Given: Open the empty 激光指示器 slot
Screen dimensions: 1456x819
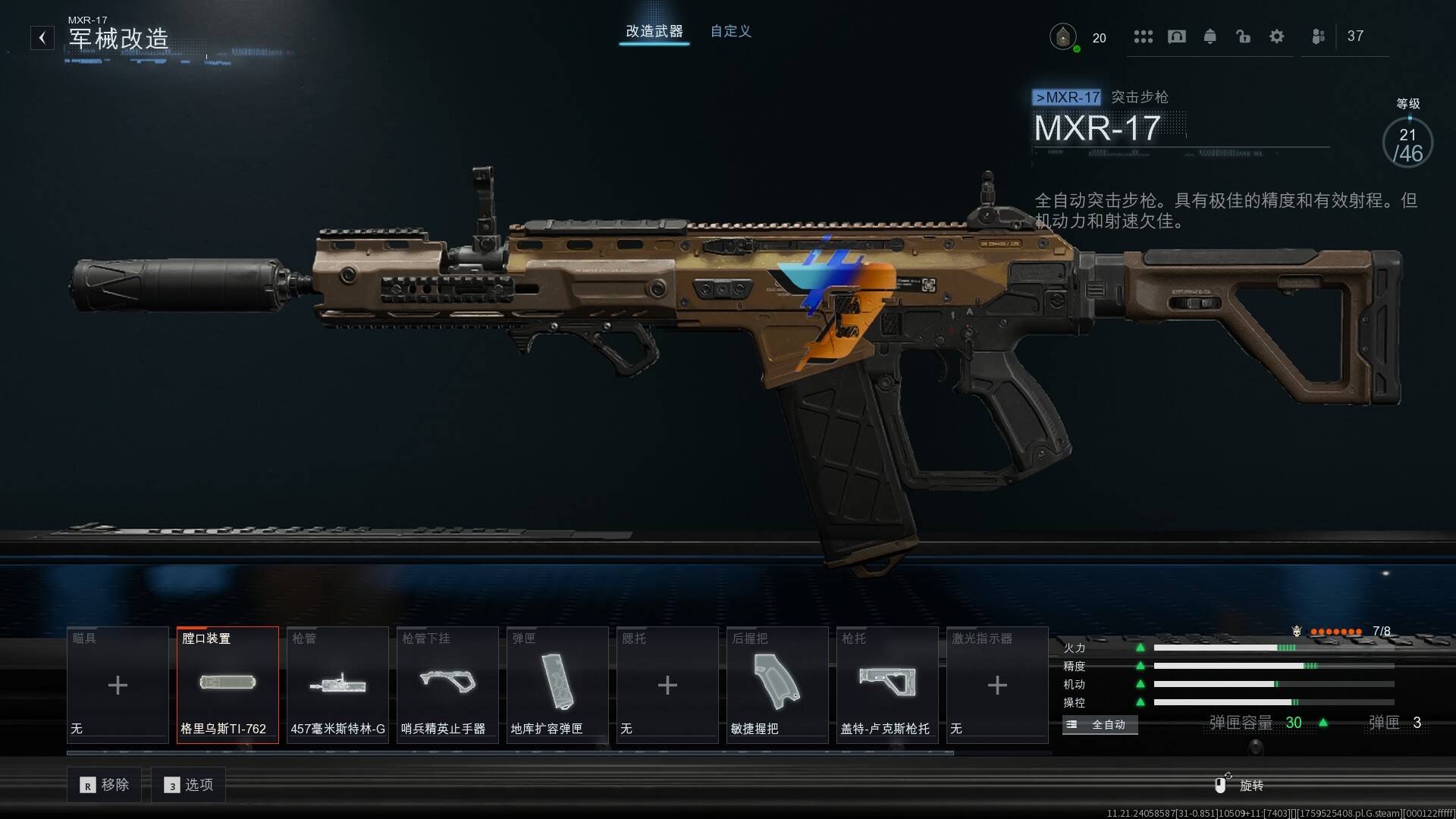Looking at the screenshot, I should [997, 685].
